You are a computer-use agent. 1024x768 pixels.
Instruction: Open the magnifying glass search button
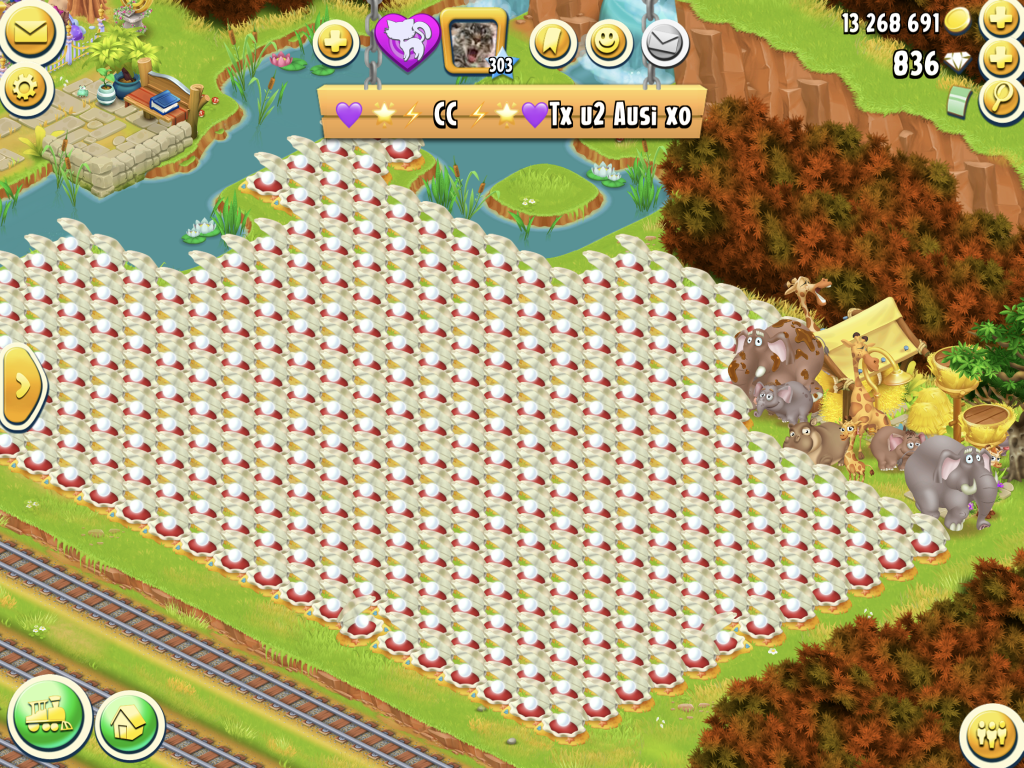click(x=1000, y=99)
